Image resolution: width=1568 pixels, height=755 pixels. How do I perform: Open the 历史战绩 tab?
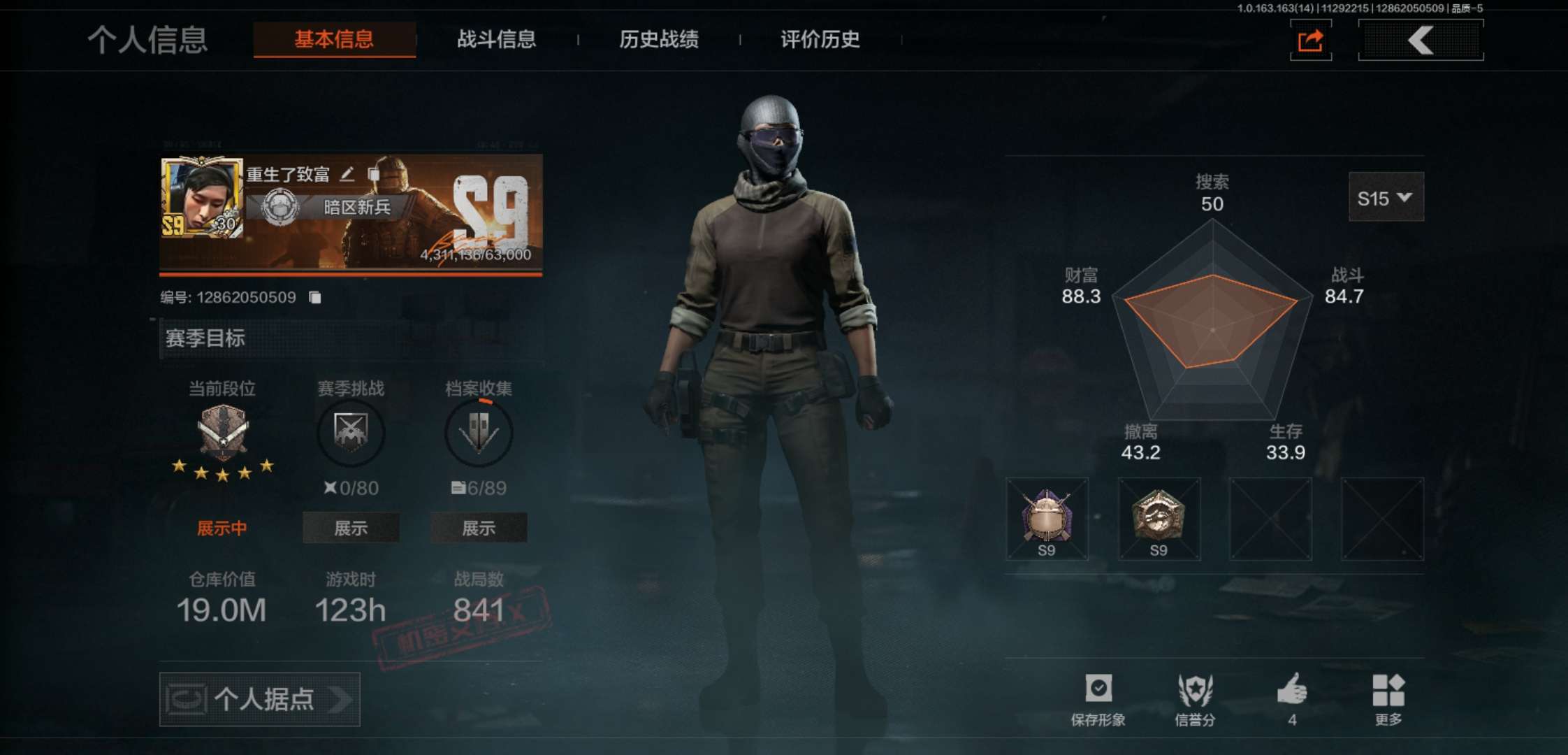pyautogui.click(x=658, y=39)
